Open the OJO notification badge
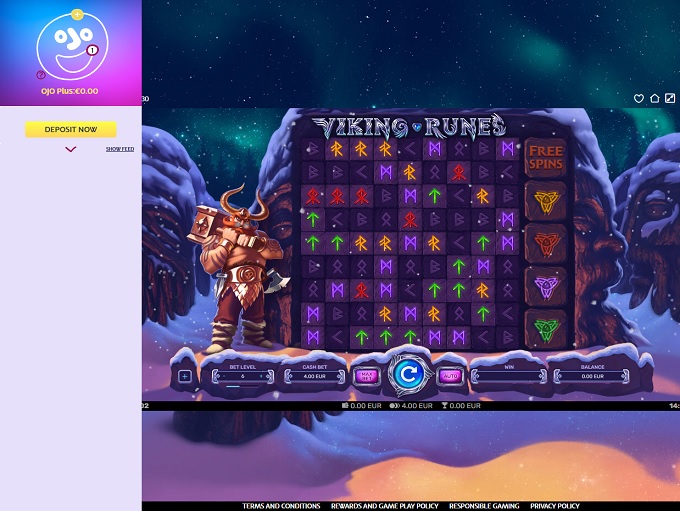Screen dimensions: 680x511 coord(92,49)
